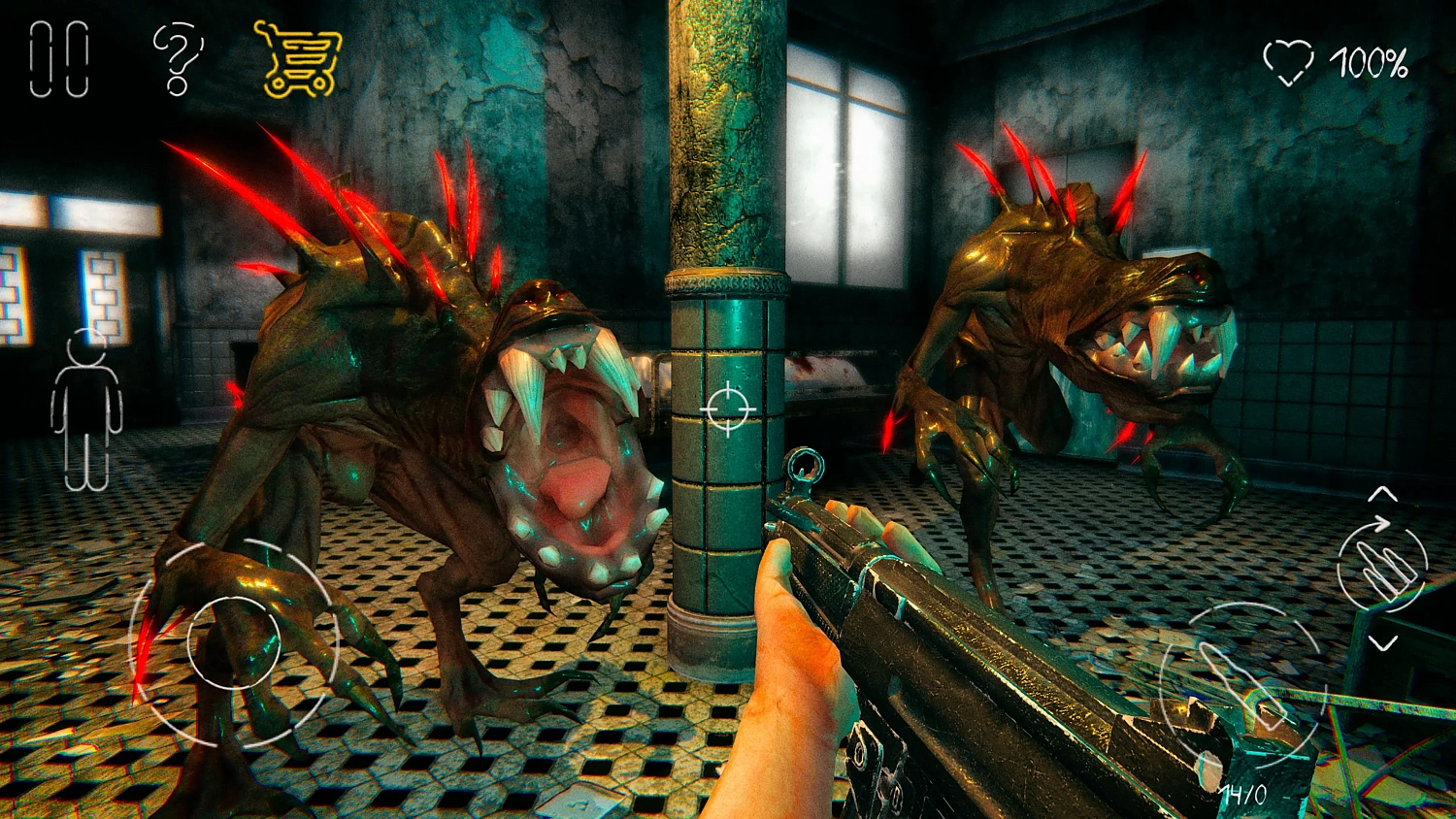The width and height of the screenshot is (1456, 819).
Task: Open the store screen via cart icon
Action: [x=301, y=58]
